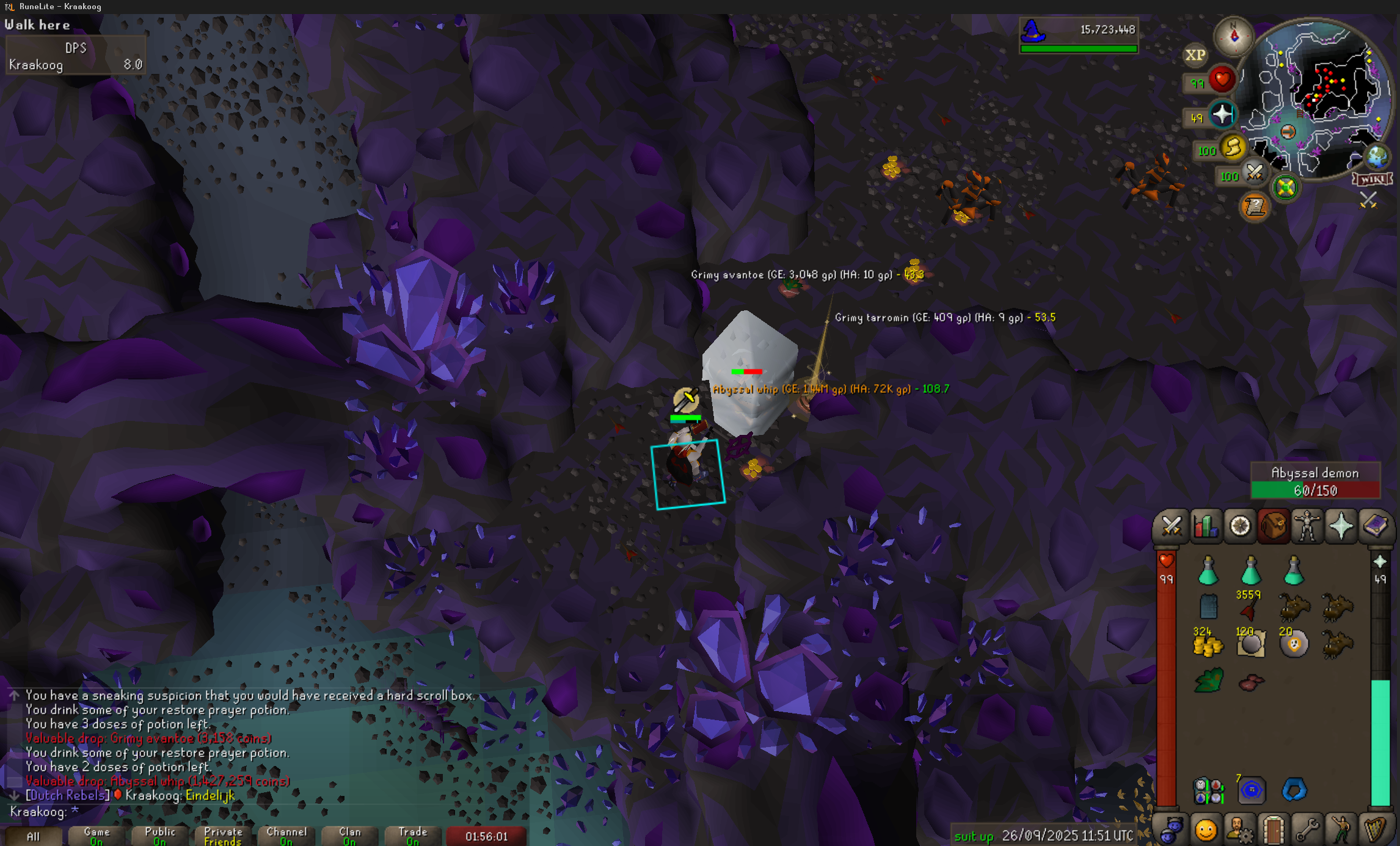The height and width of the screenshot is (846, 1400).
Task: Toggle run energy boot orb
Action: pos(1232,147)
